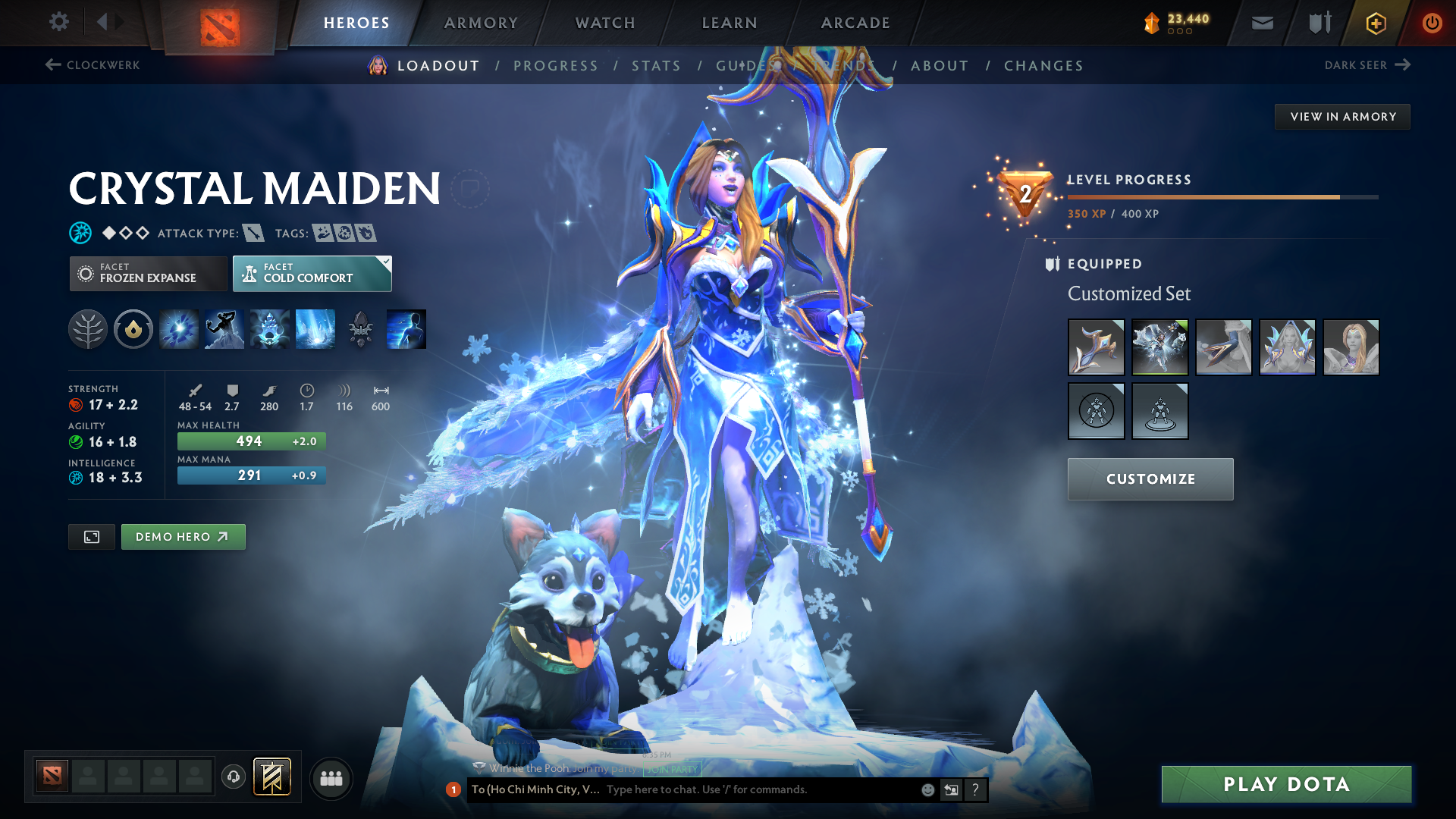Toggle the full-body portrait view button
The width and height of the screenshot is (1456, 819).
(91, 536)
